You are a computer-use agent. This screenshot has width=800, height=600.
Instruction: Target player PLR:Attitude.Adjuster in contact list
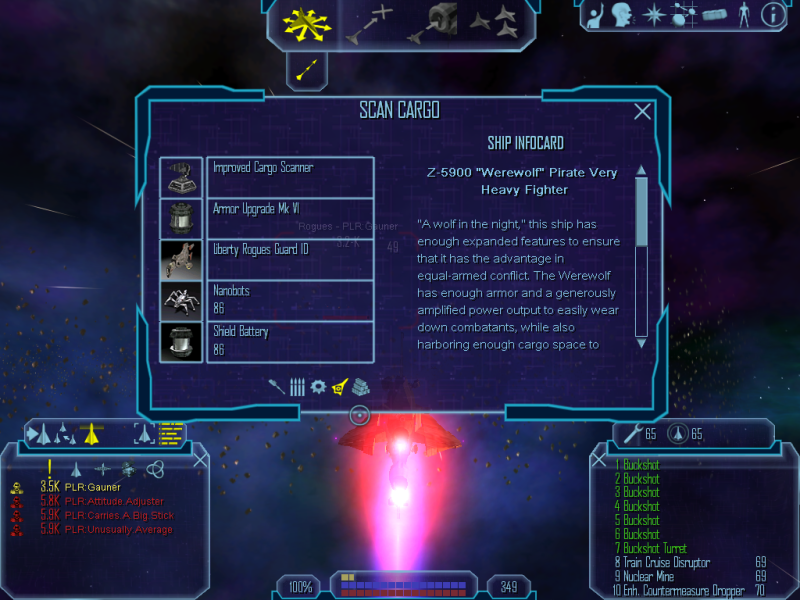[x=116, y=501]
